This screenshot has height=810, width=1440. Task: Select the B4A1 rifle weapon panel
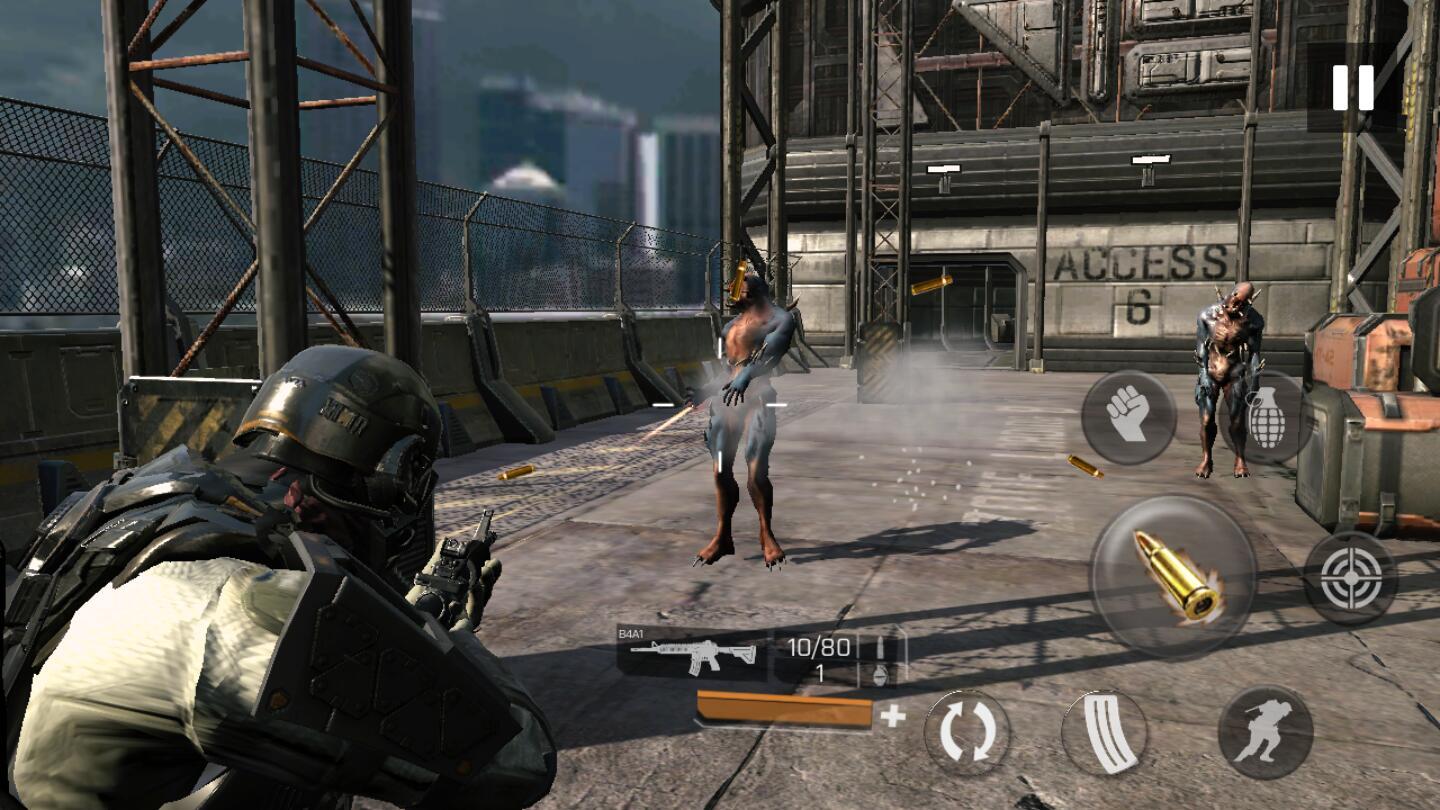coord(694,654)
